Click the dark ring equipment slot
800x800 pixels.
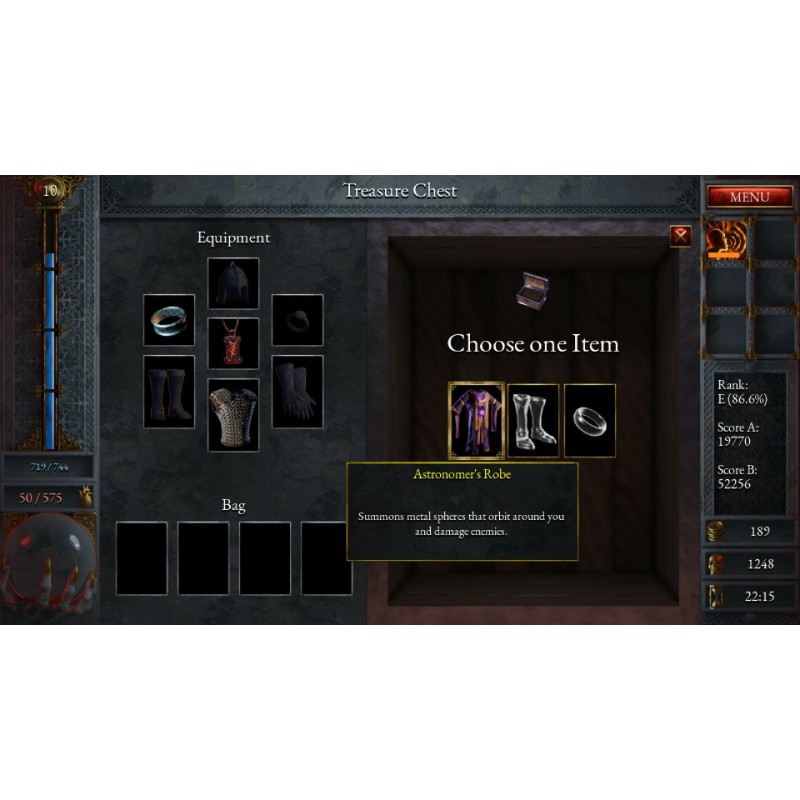(x=297, y=320)
